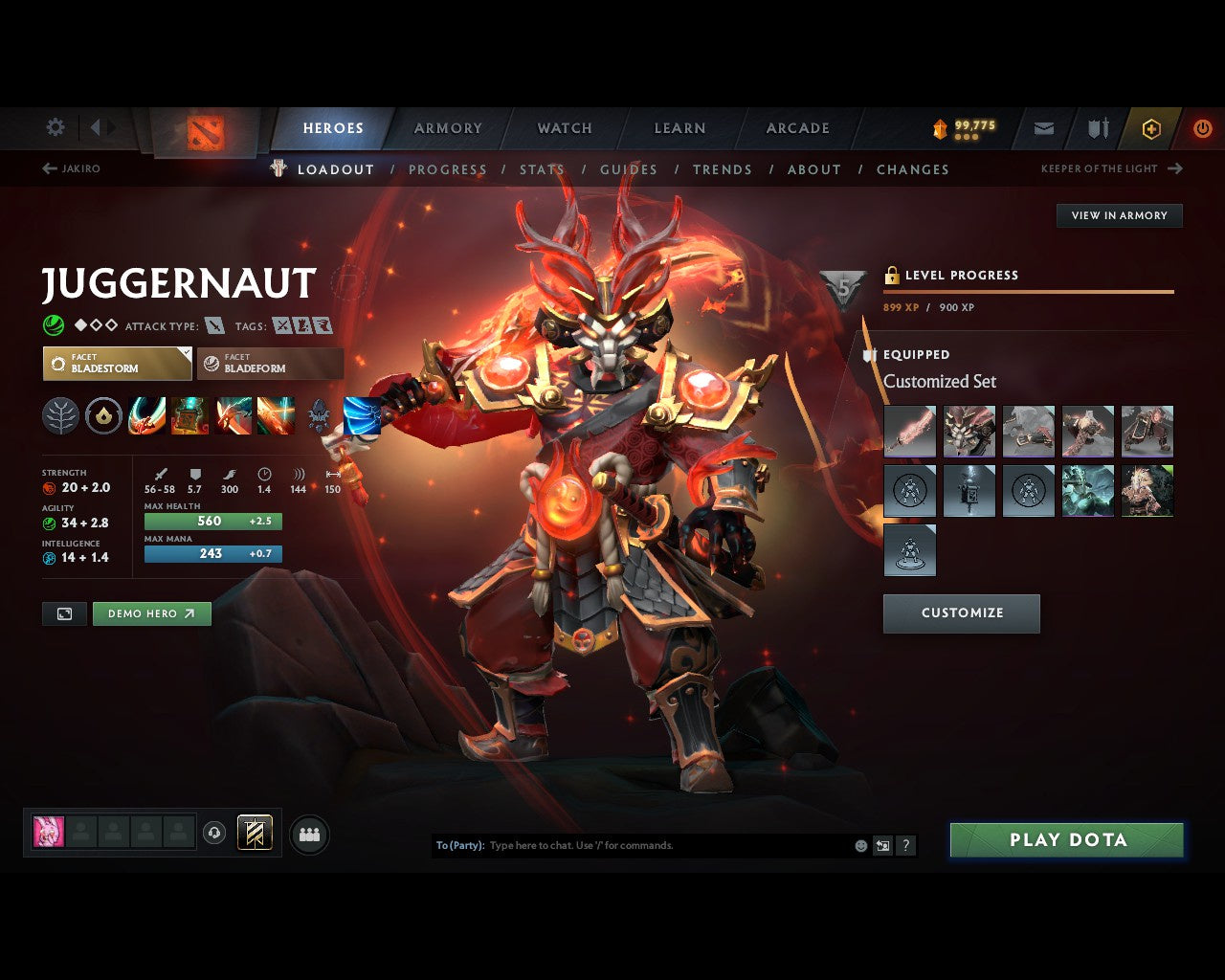The height and width of the screenshot is (980, 1225).
Task: Open the settings gear icon
Action: click(x=55, y=126)
